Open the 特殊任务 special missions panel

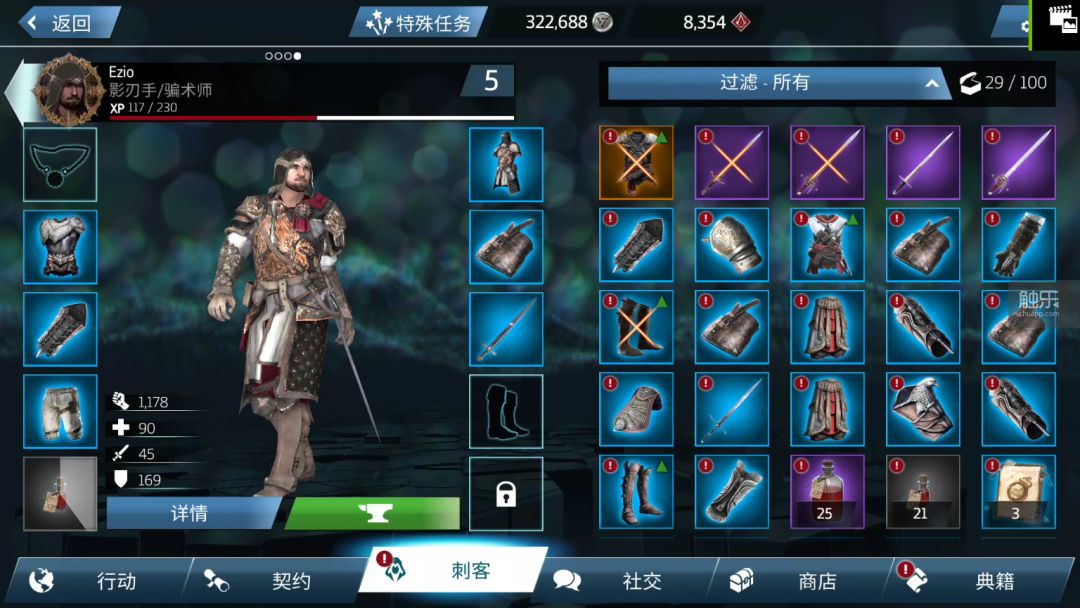420,23
